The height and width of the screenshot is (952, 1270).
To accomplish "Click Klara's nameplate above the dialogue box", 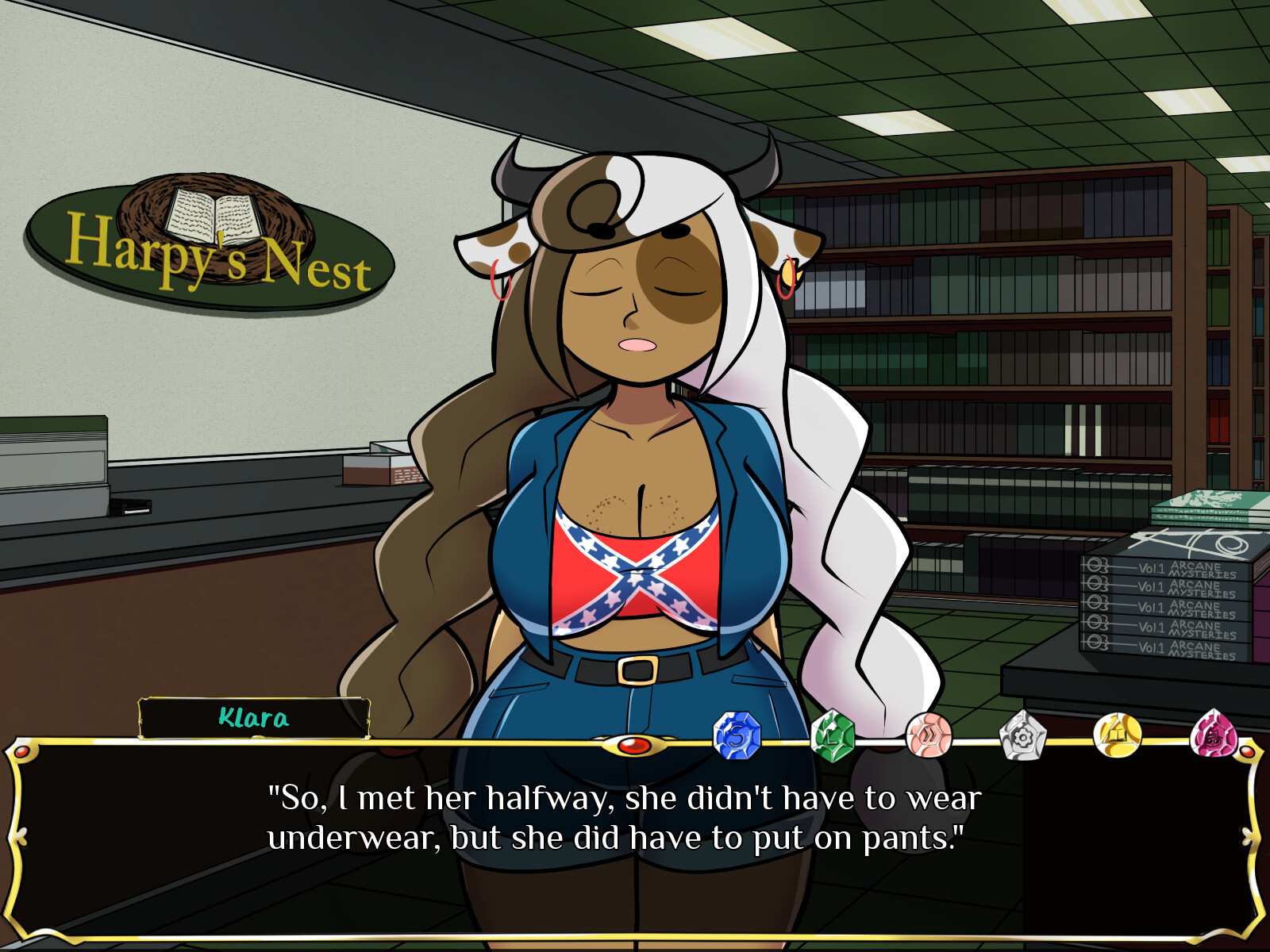I will click(x=252, y=718).
